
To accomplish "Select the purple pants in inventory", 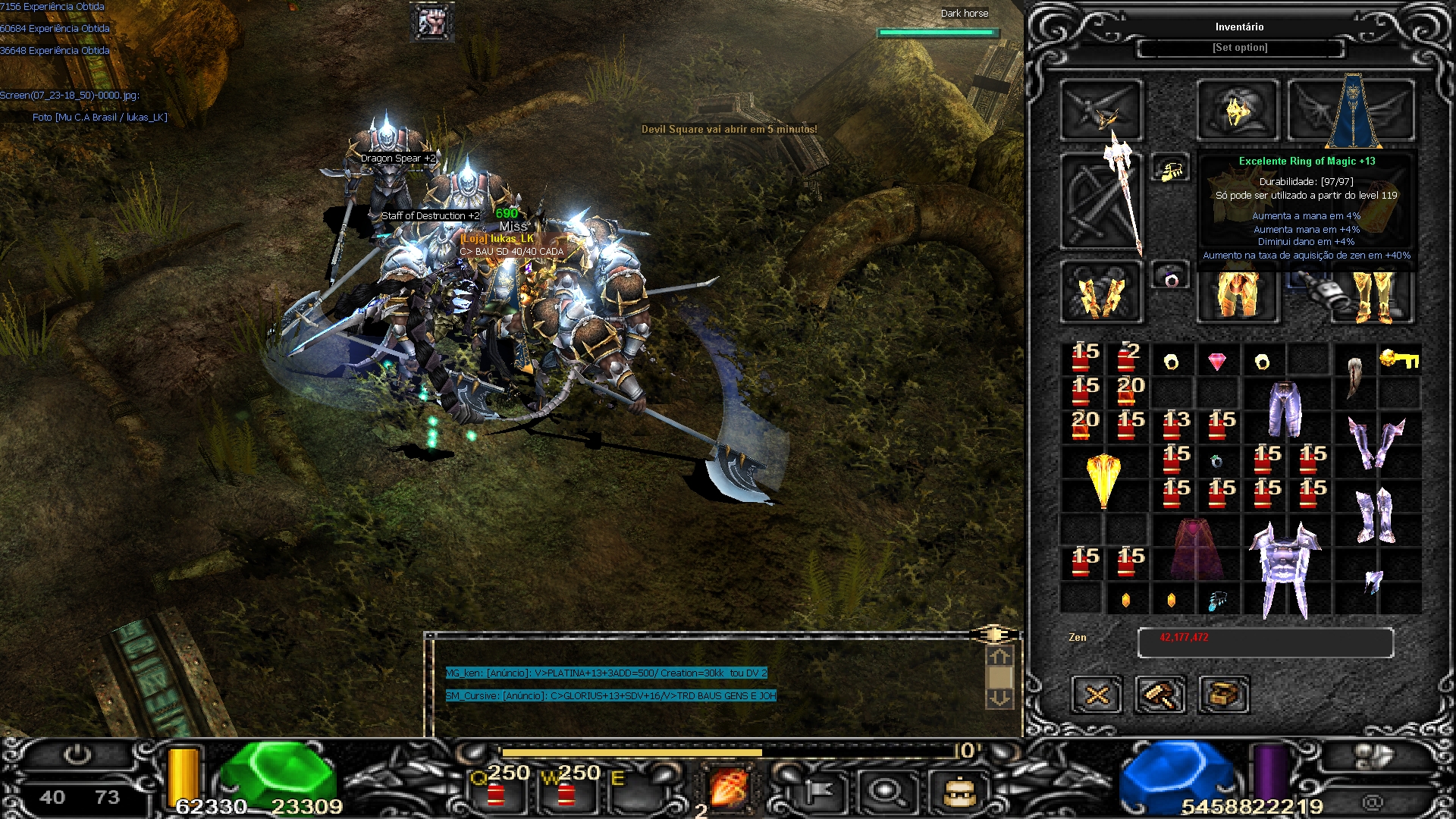I will coord(1285,409).
